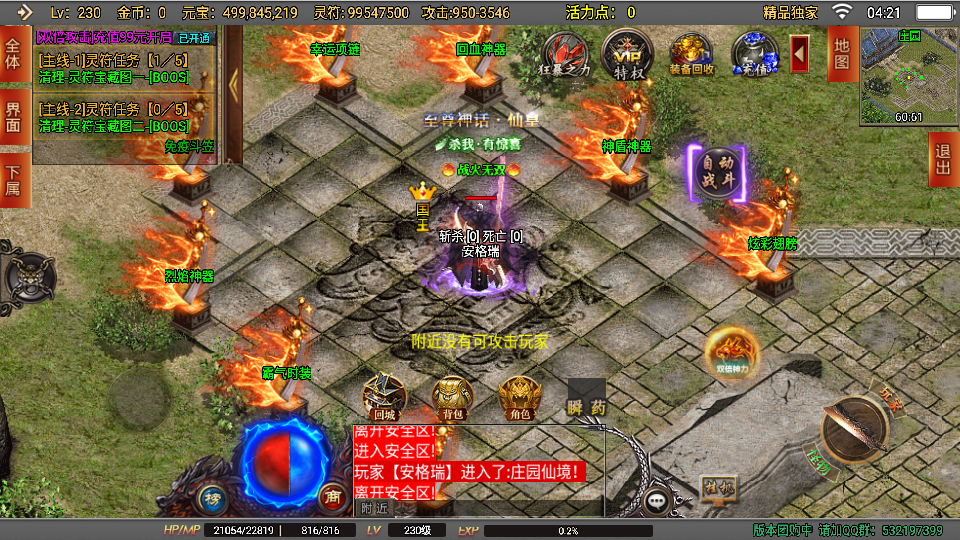This screenshot has width=960, height=540.
Task: Open the 狂暴之力 rage power icon
Action: (x=563, y=55)
